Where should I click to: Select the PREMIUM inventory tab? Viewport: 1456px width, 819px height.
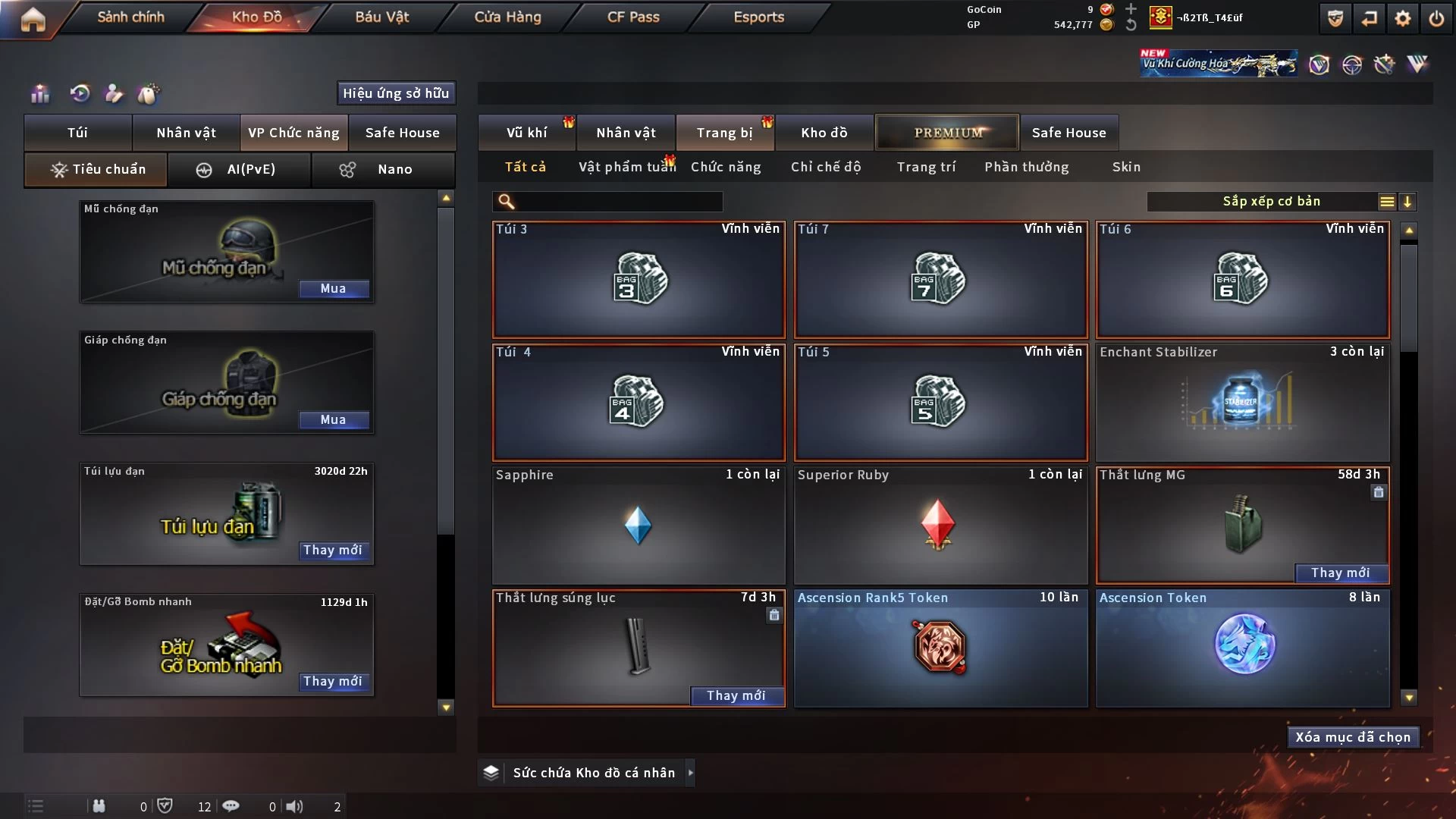(947, 133)
